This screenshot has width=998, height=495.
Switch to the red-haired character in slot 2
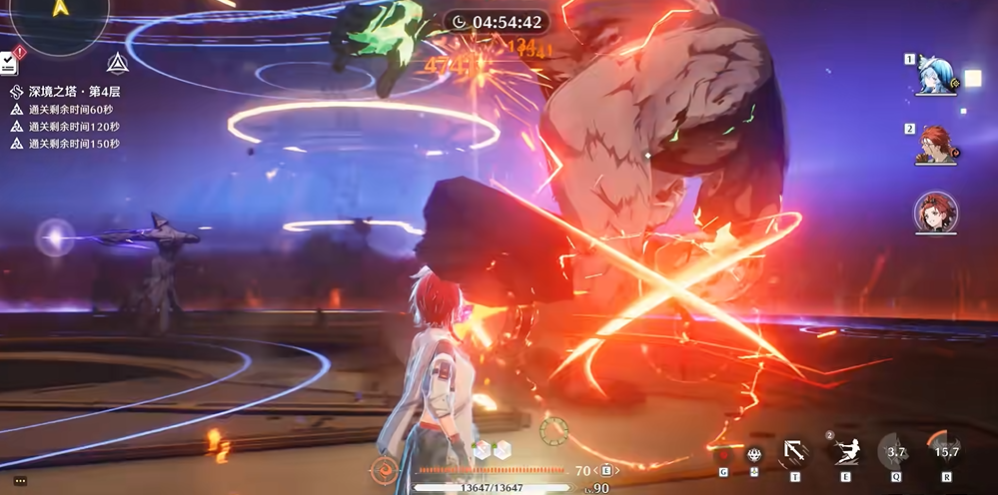coord(934,144)
